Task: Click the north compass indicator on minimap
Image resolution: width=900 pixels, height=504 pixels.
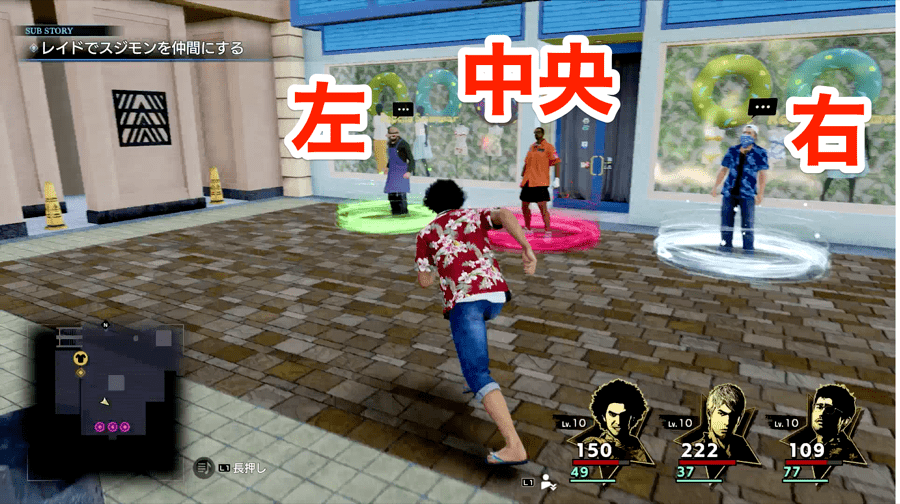Action: click(x=105, y=325)
